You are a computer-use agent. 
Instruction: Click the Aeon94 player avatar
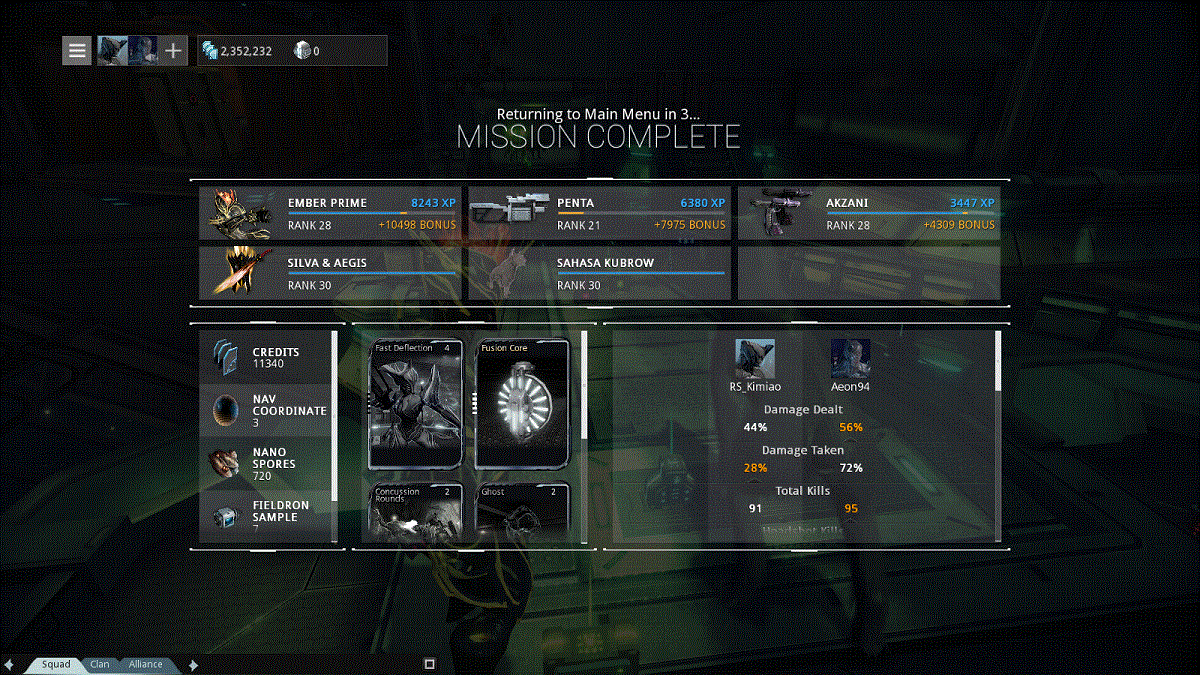pyautogui.click(x=850, y=358)
